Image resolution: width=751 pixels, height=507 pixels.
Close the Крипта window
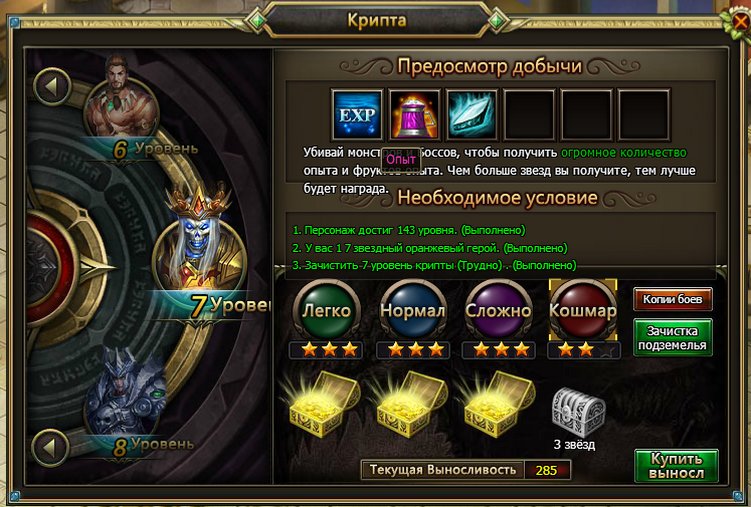[739, 17]
